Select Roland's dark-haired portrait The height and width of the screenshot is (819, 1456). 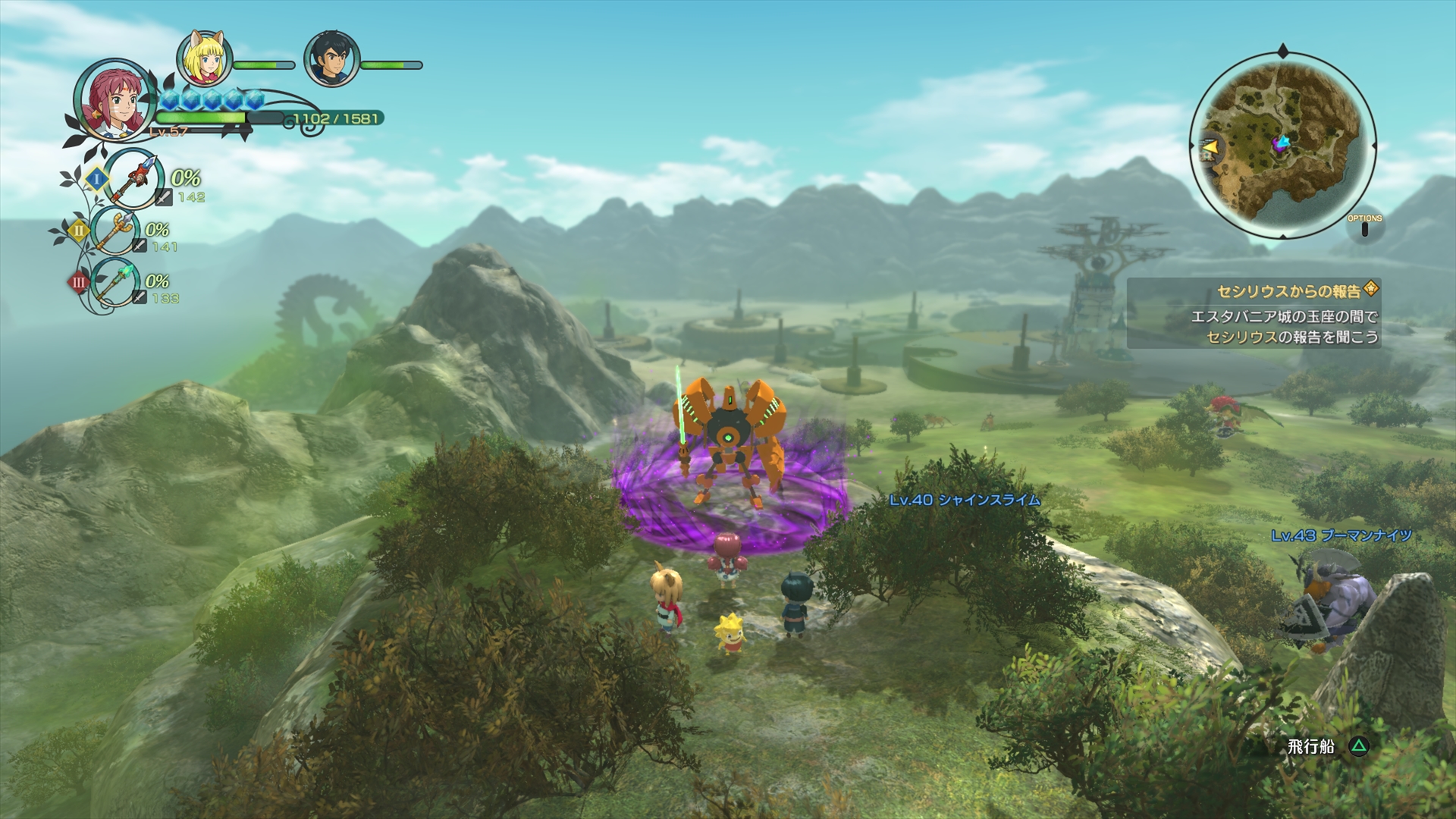330,59
